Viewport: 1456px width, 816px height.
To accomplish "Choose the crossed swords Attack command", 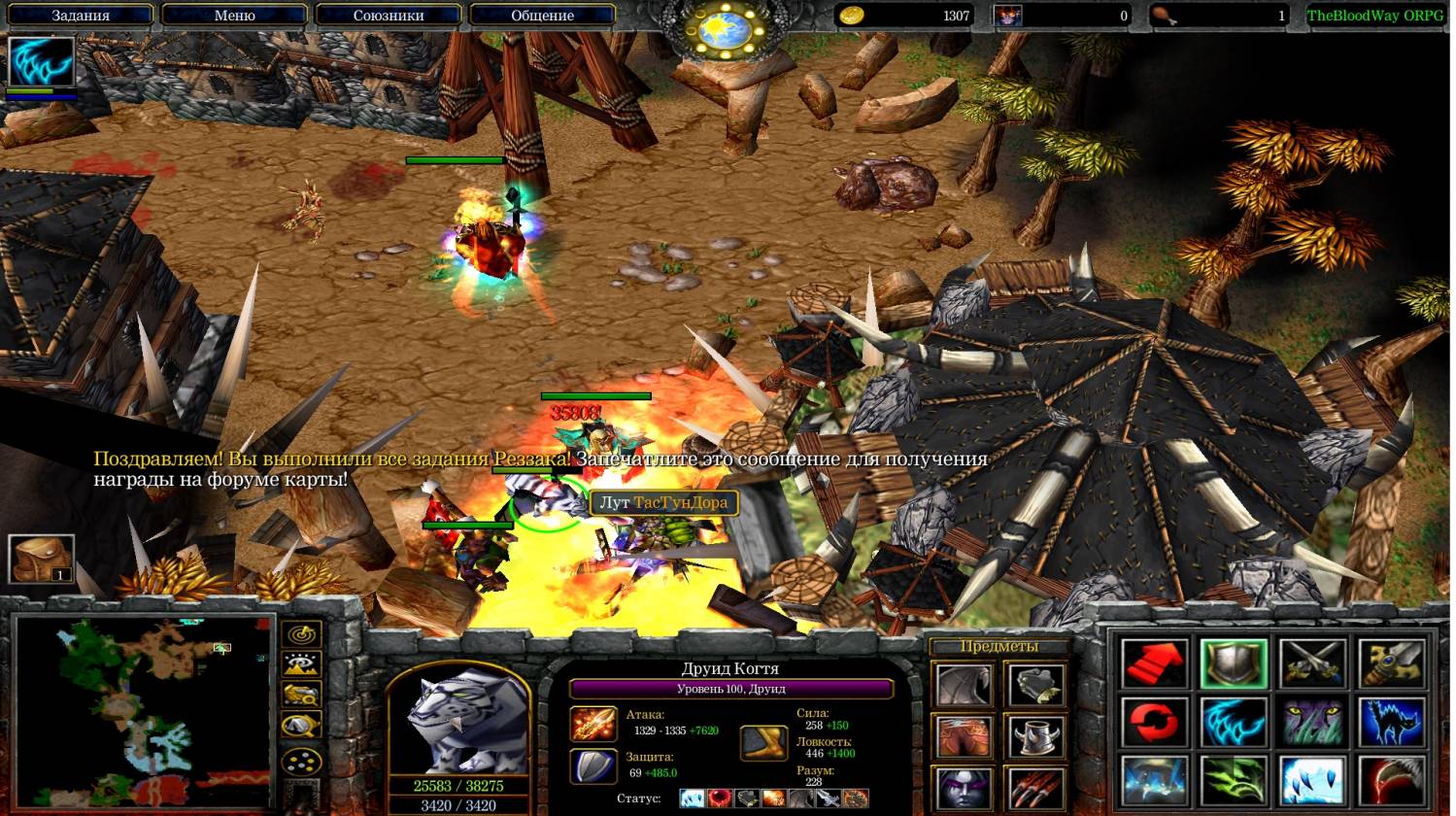I will coord(1313,663).
